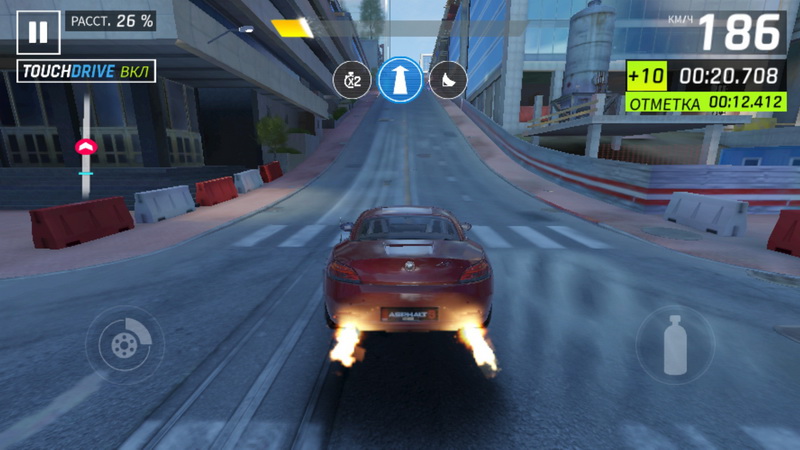Select the ramp jump route icon

point(448,79)
